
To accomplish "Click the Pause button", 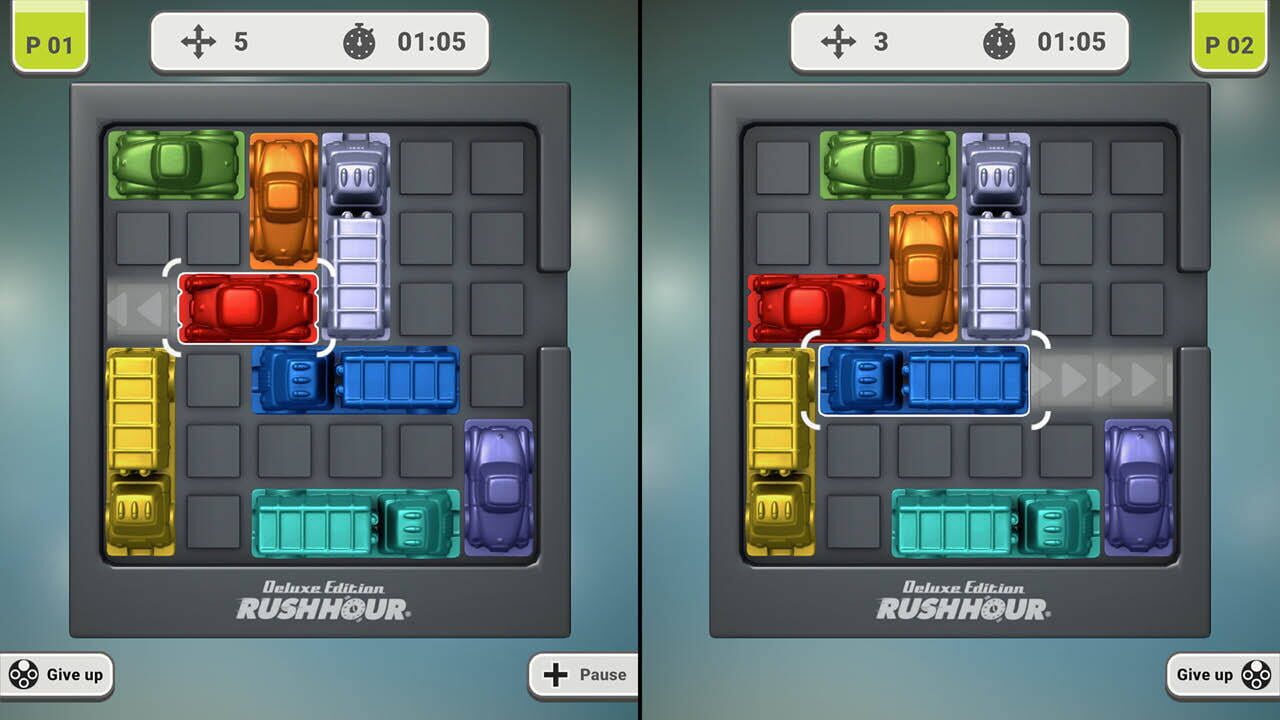I will 584,675.
